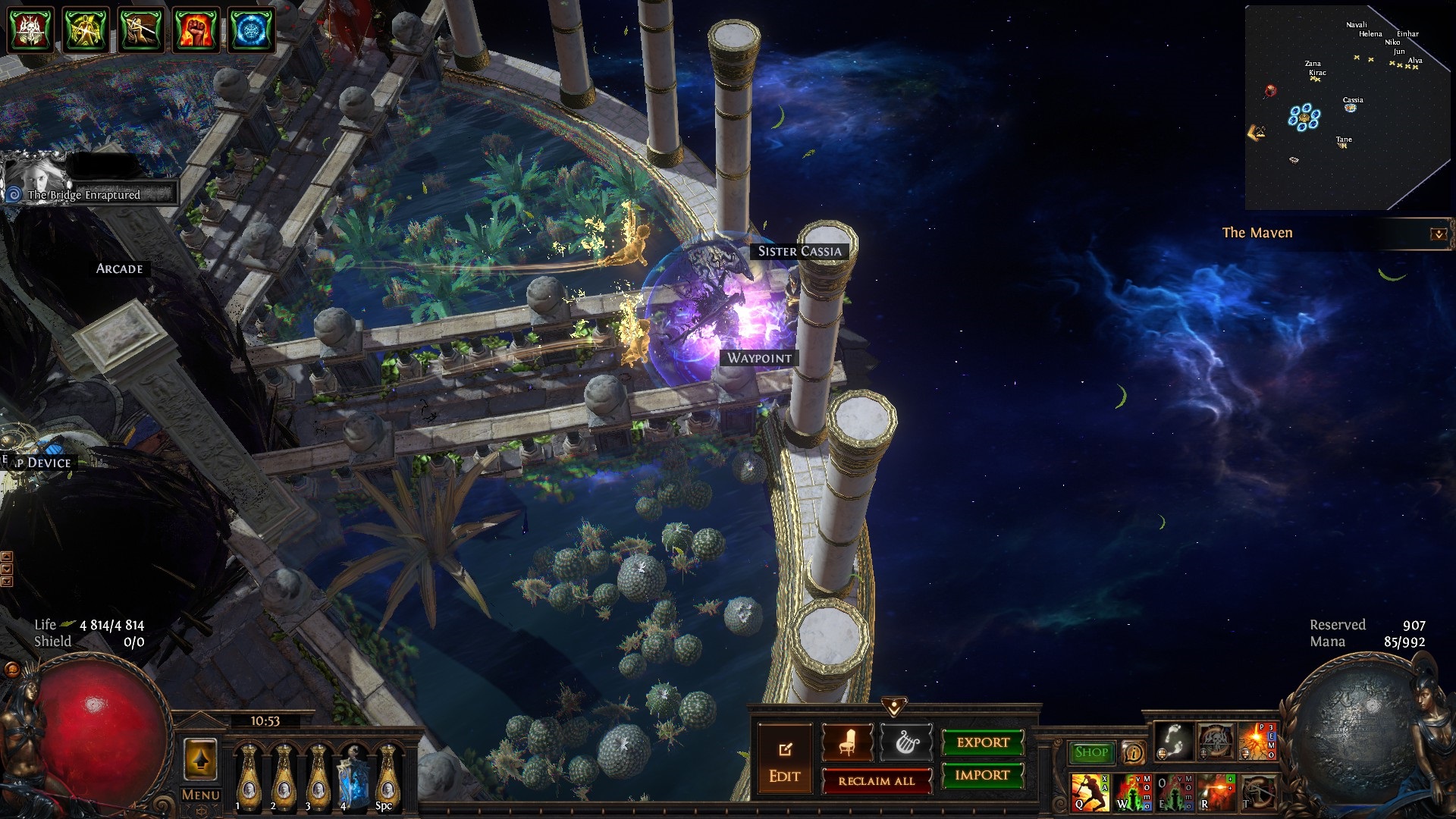Open the microtransaction Shop

pos(1091,752)
